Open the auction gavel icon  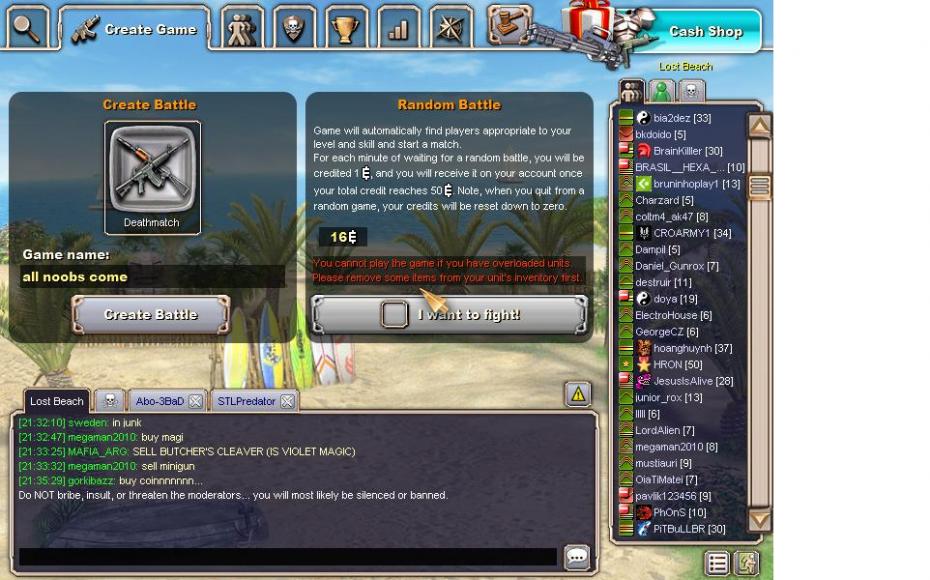509,24
